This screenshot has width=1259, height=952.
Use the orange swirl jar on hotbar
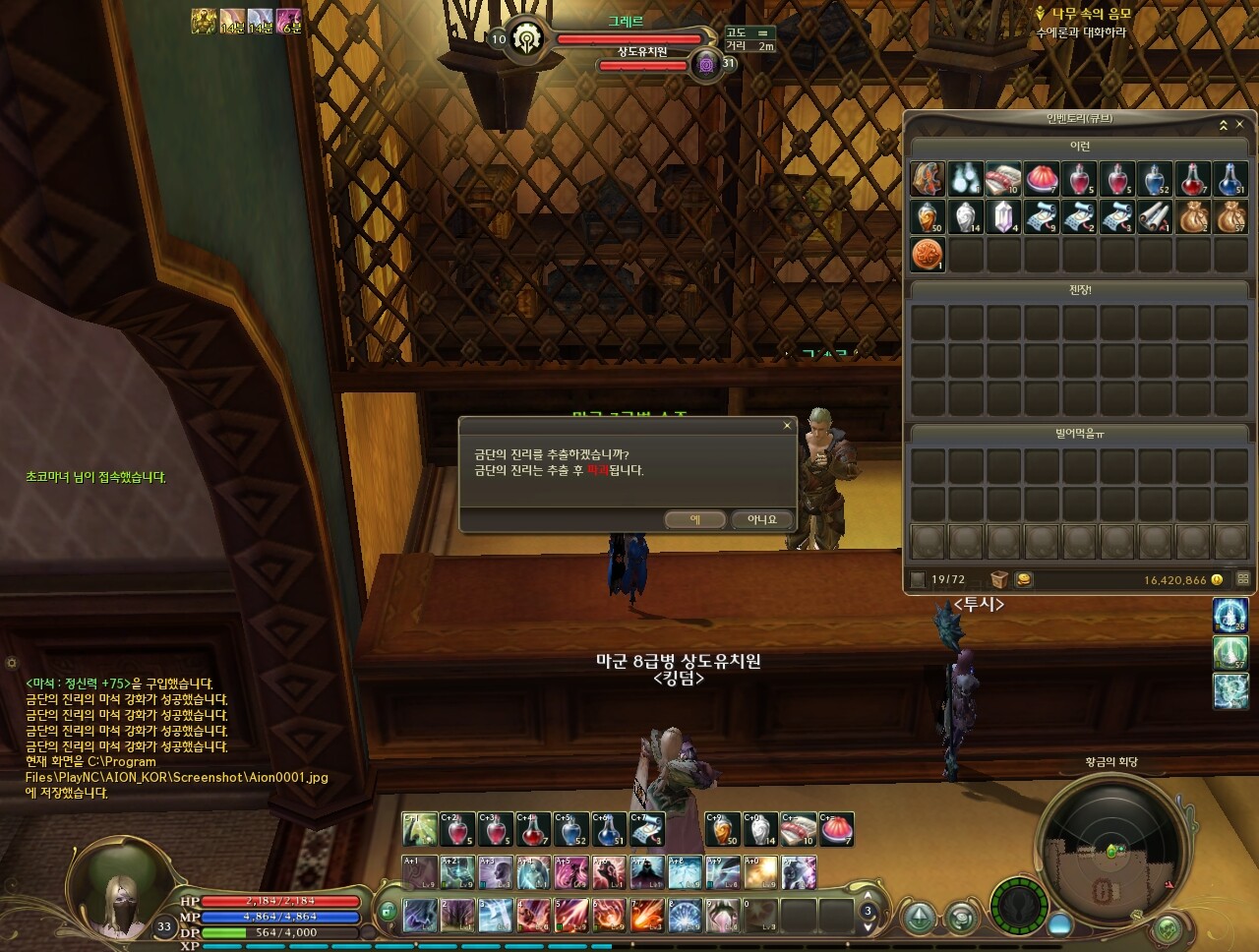[723, 829]
